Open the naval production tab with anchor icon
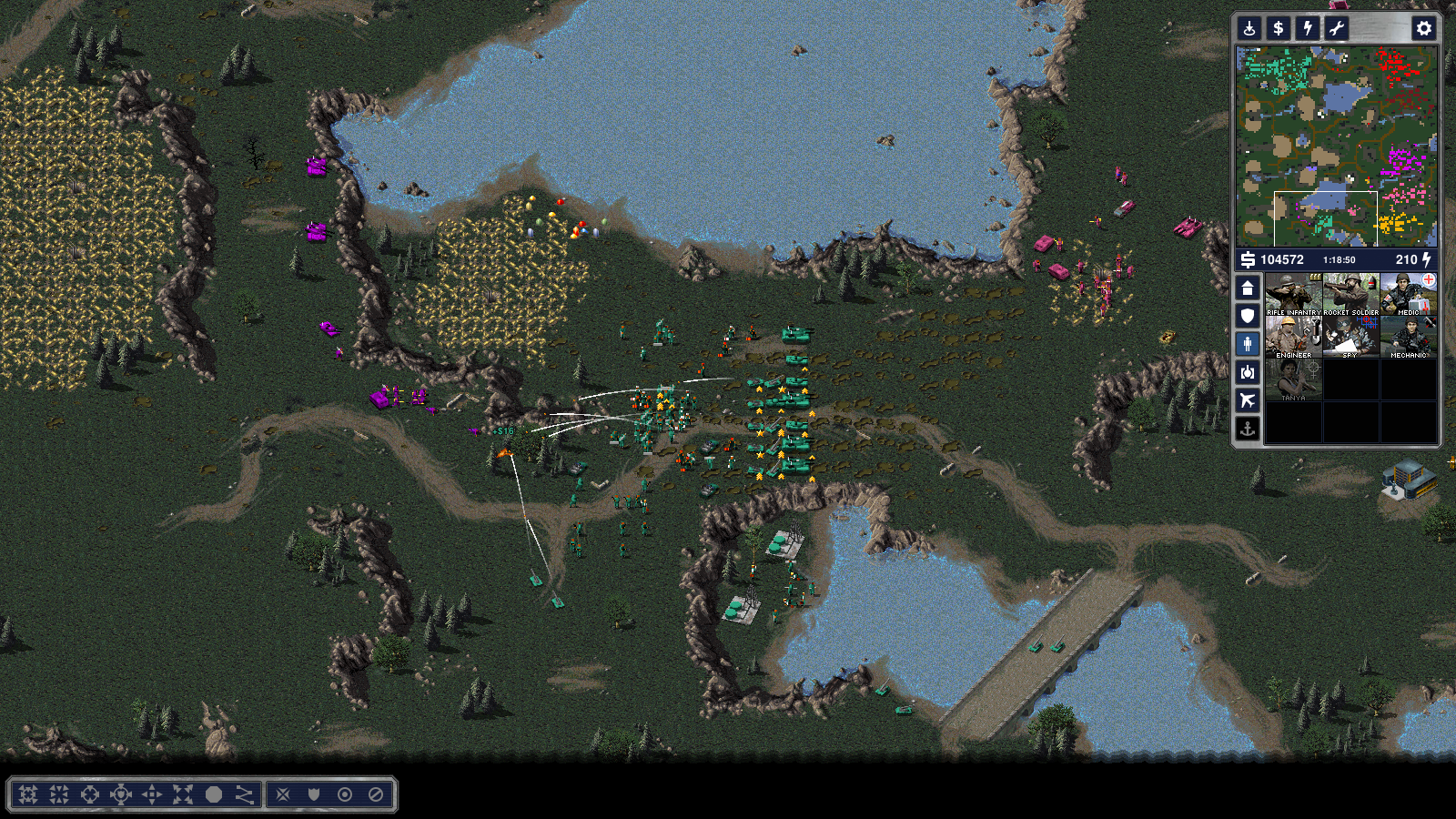Viewport: 1456px width, 819px height. coord(1248,429)
